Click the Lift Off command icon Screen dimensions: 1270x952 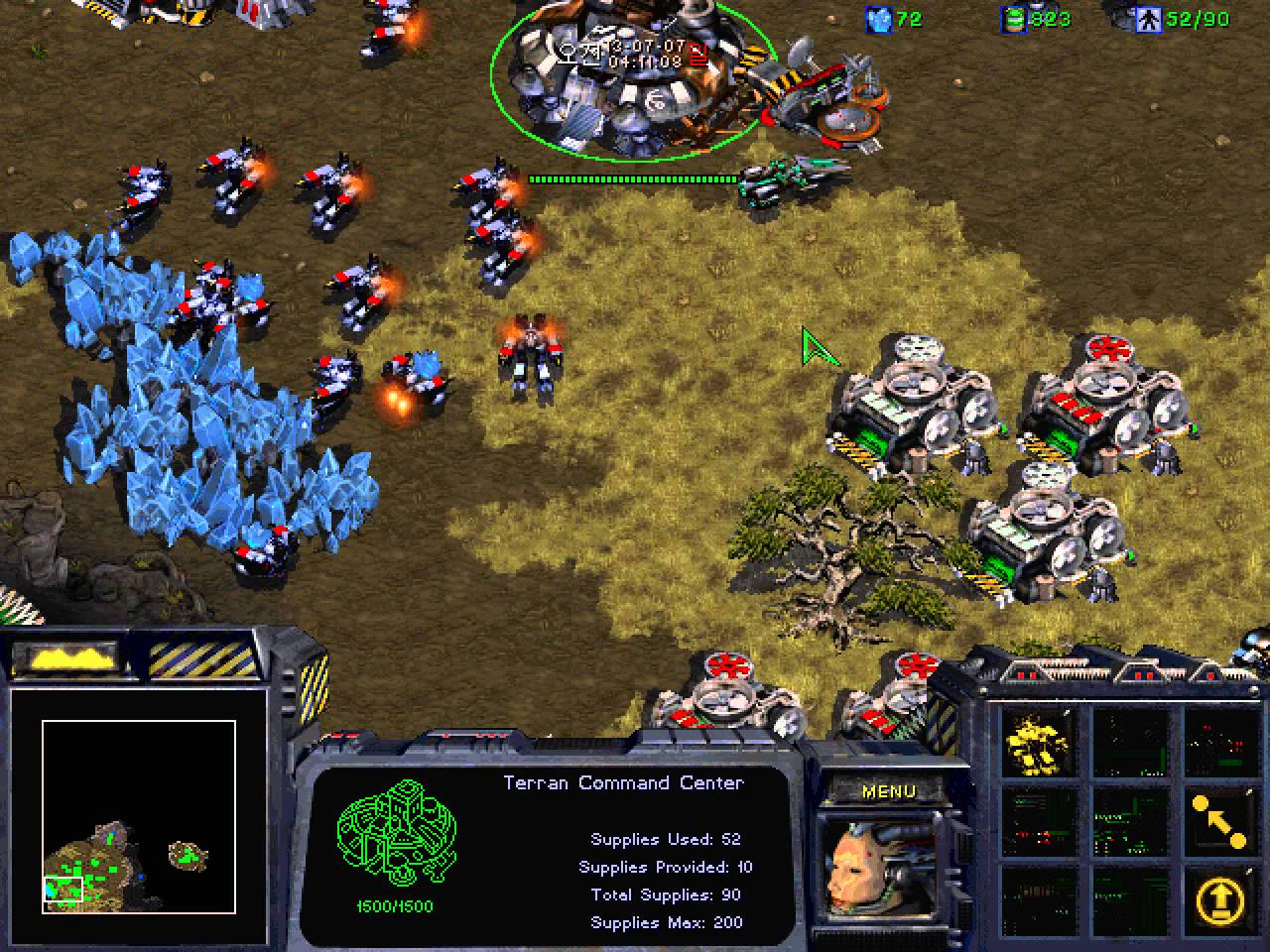tap(1219, 899)
